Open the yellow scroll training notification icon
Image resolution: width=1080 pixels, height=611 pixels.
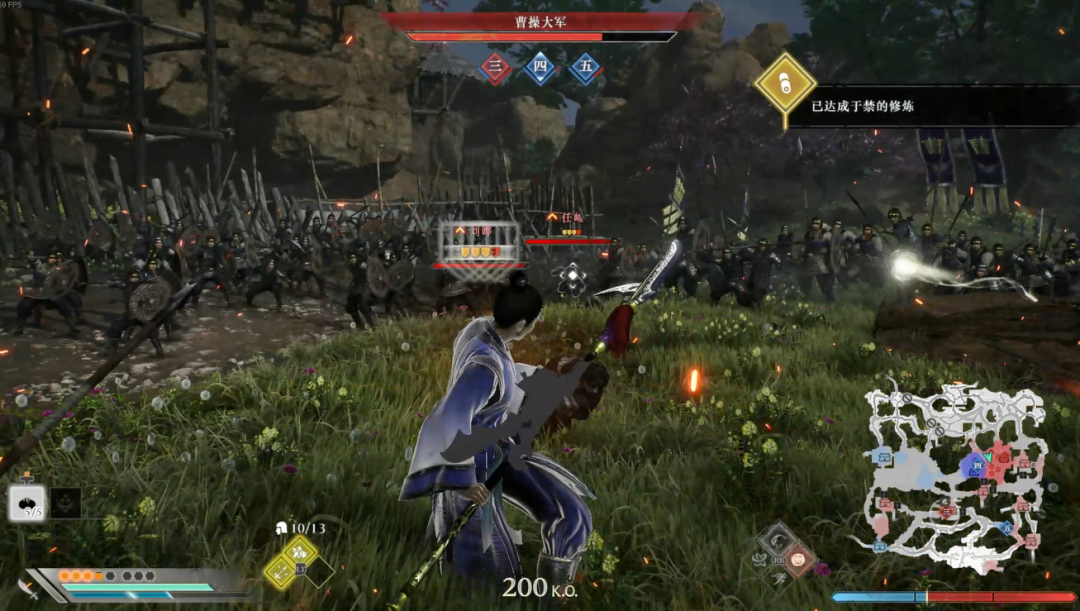785,84
